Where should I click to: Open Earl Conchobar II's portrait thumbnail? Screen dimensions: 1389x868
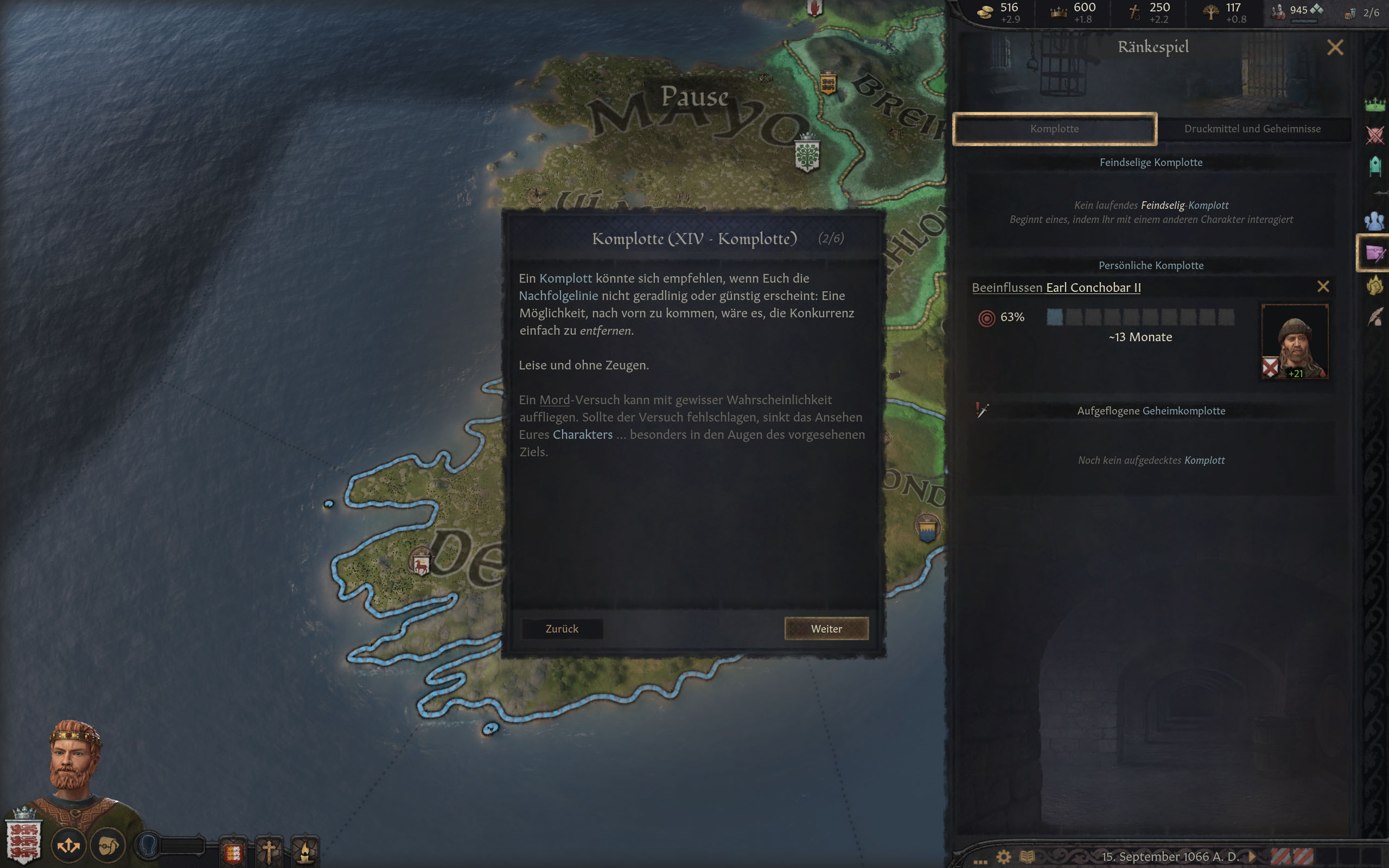[1296, 342]
